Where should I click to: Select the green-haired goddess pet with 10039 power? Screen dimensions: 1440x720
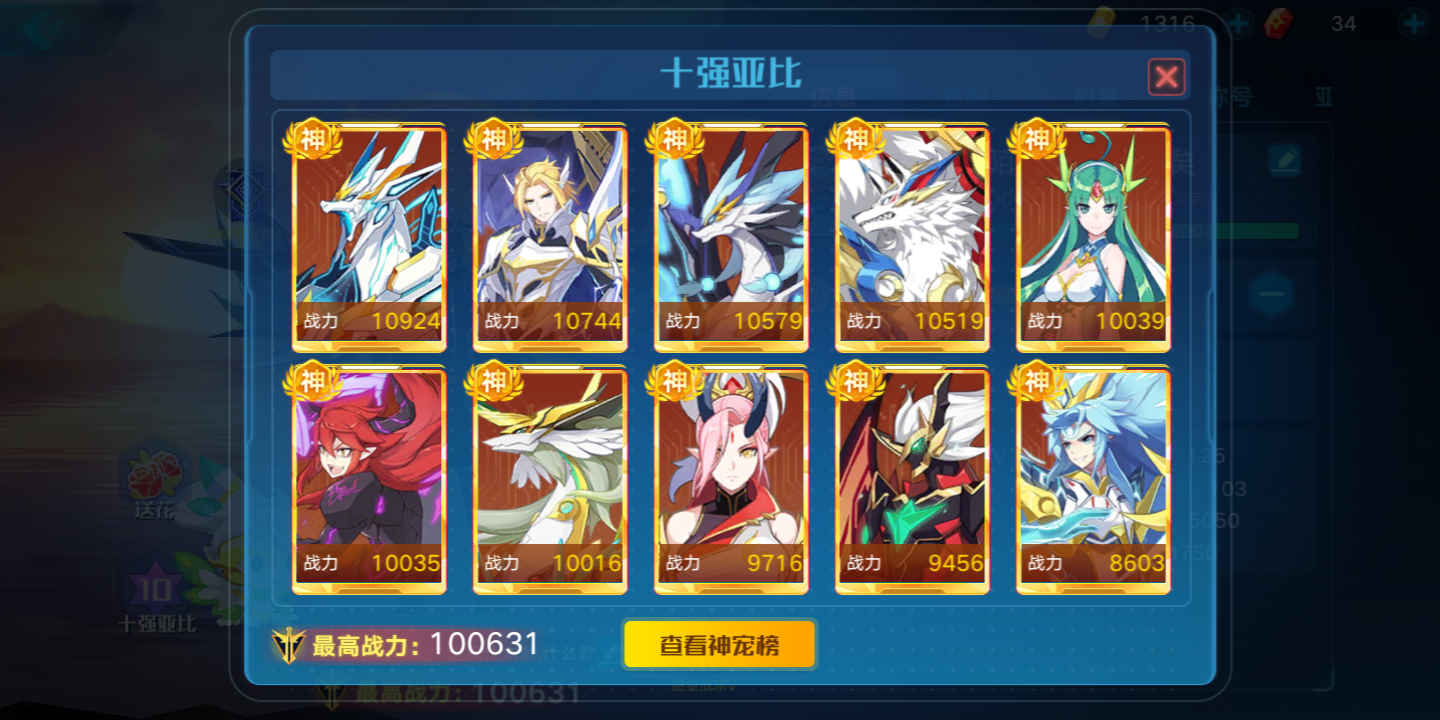point(1092,235)
